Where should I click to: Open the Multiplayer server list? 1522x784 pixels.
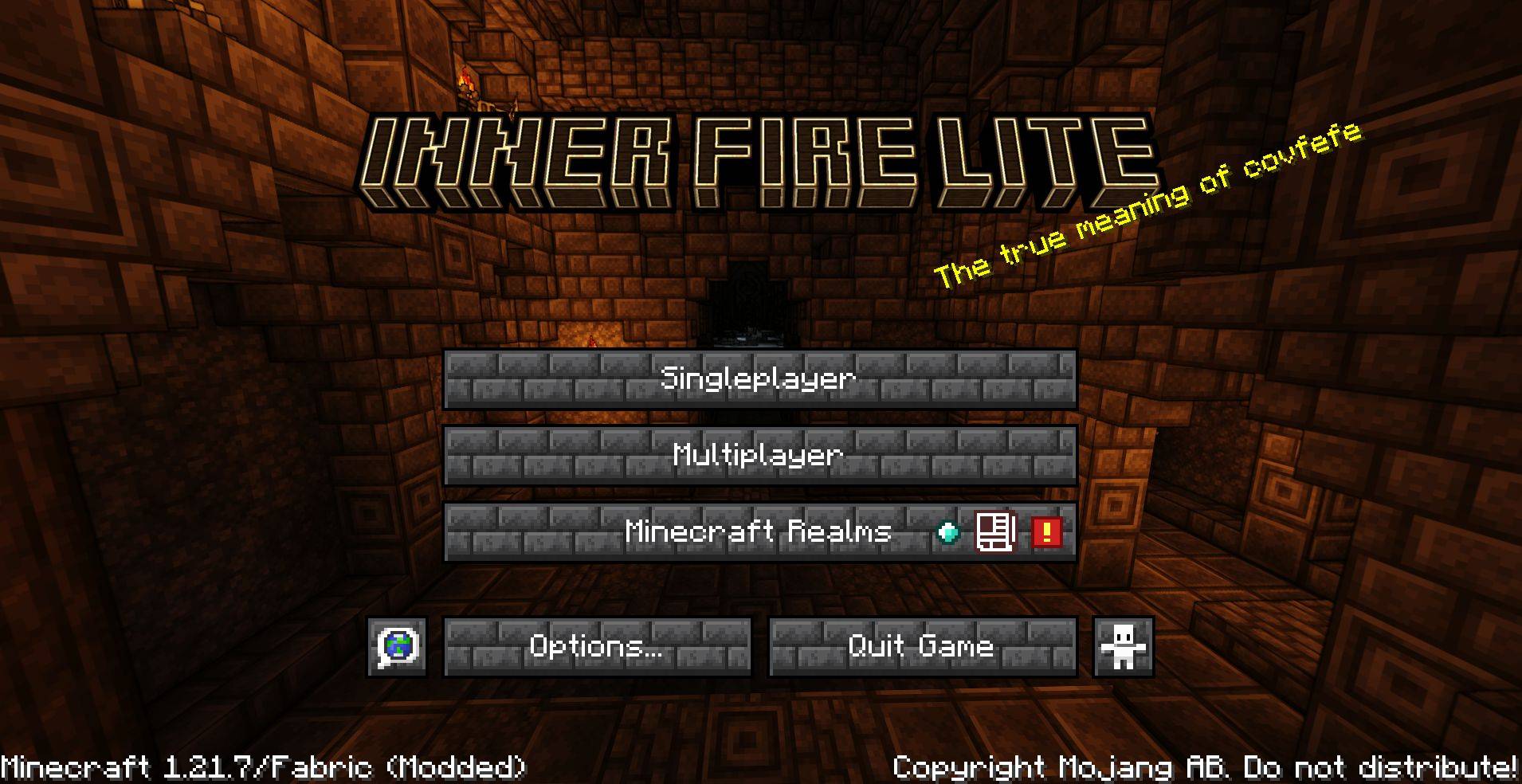tap(759, 456)
